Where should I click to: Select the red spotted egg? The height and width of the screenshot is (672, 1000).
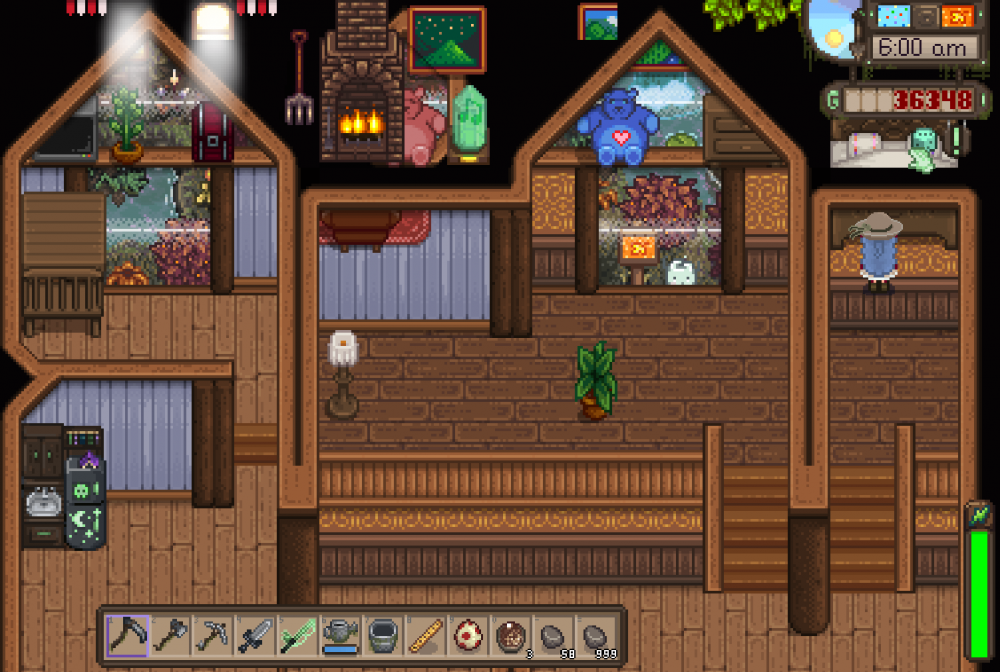tap(469, 635)
